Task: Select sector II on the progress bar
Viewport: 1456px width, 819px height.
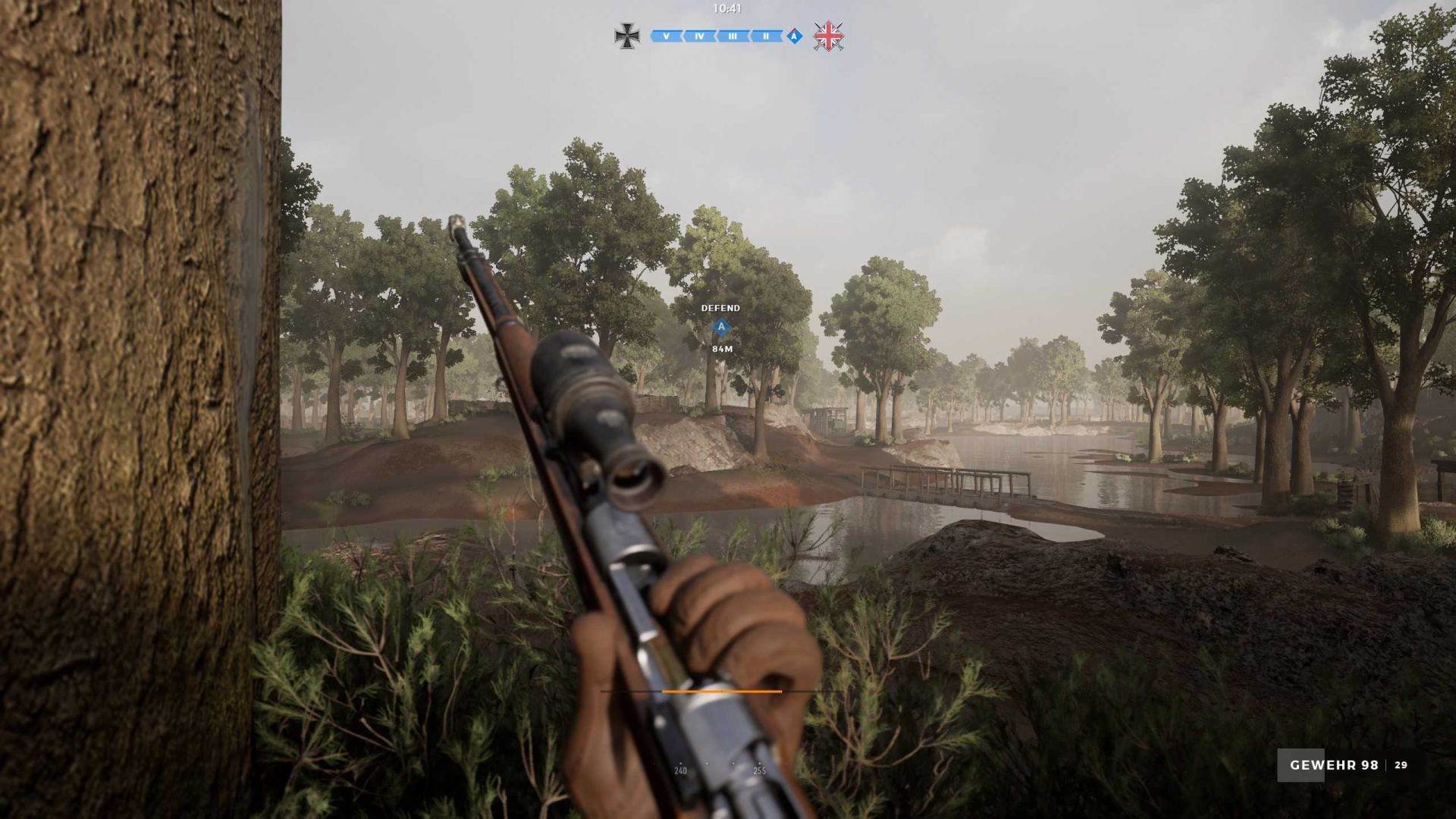Action: [766, 36]
